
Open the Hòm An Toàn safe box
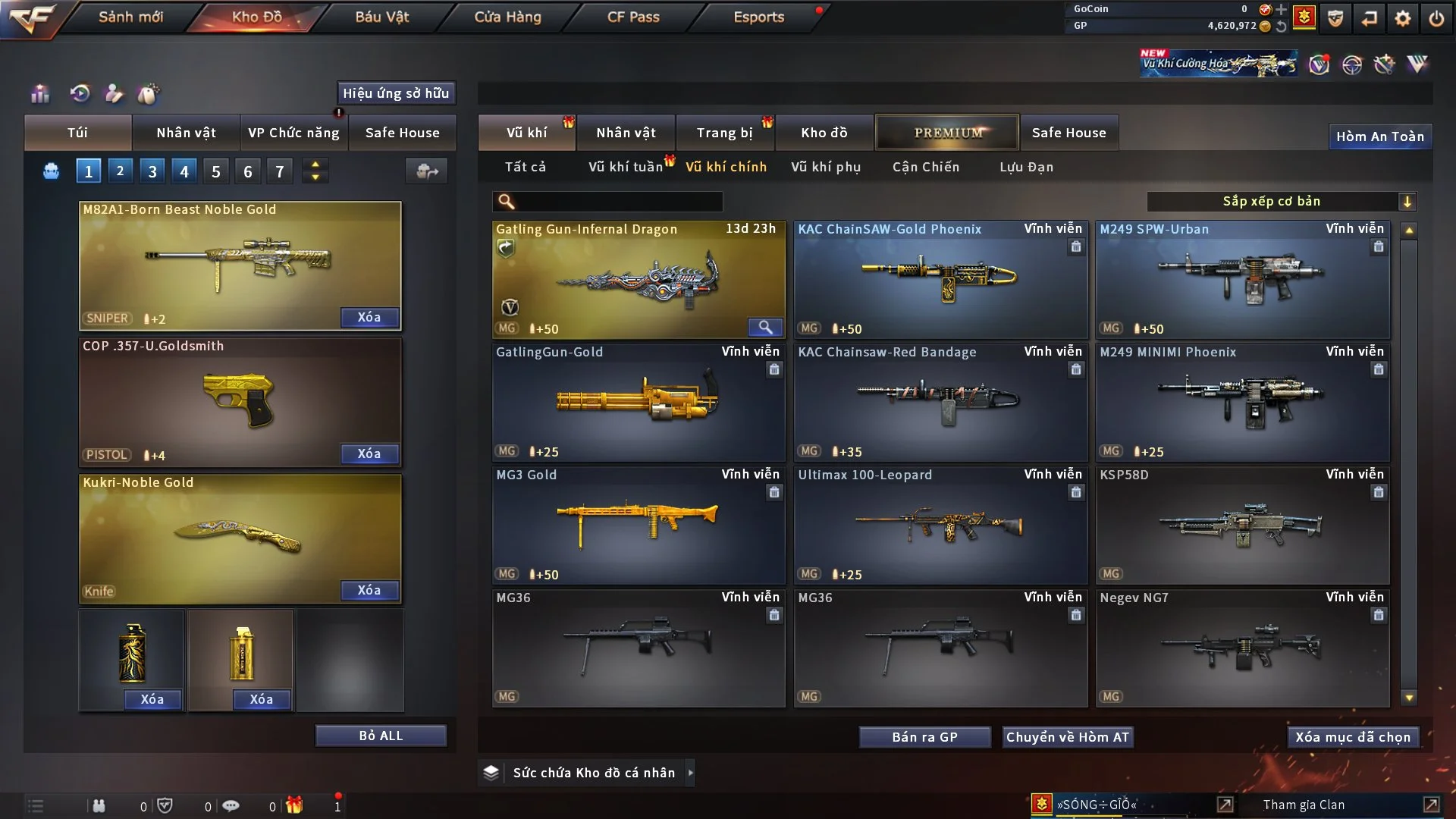click(1379, 136)
